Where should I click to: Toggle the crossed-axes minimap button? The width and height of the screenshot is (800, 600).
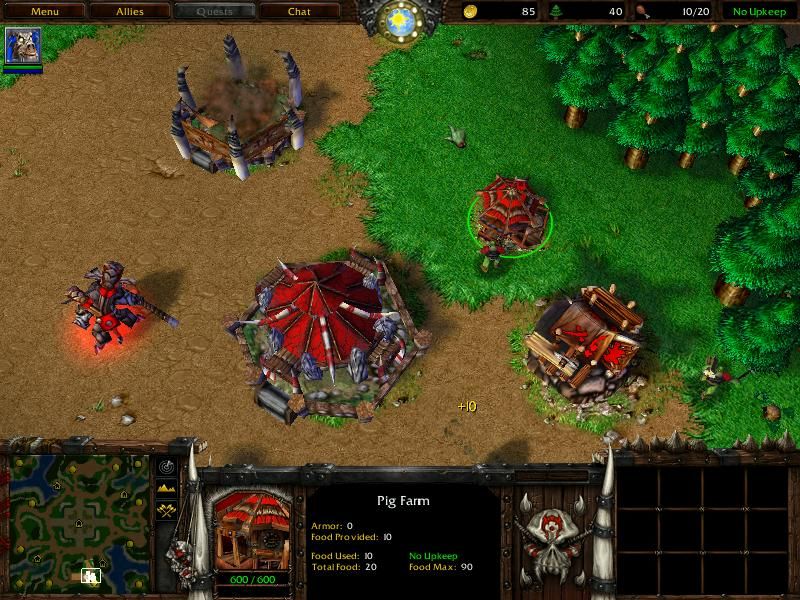tap(166, 508)
